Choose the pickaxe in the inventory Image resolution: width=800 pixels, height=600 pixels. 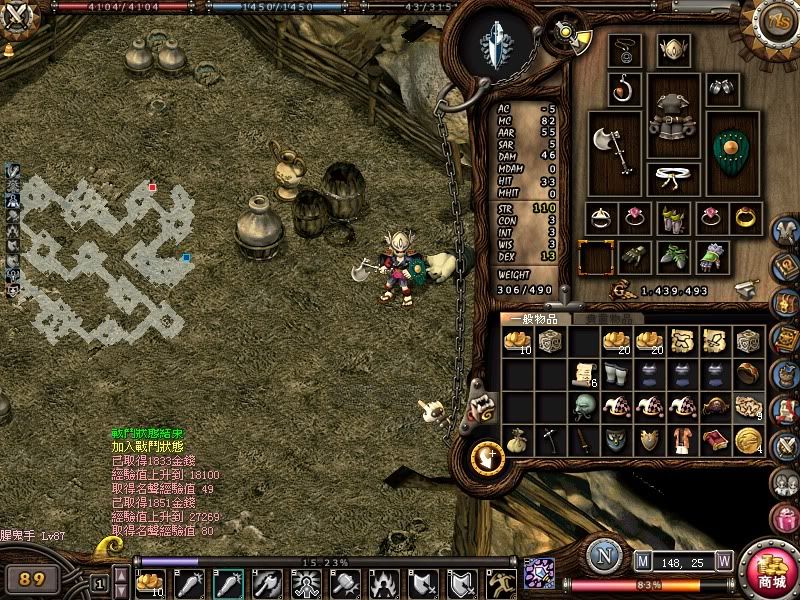[x=550, y=440]
